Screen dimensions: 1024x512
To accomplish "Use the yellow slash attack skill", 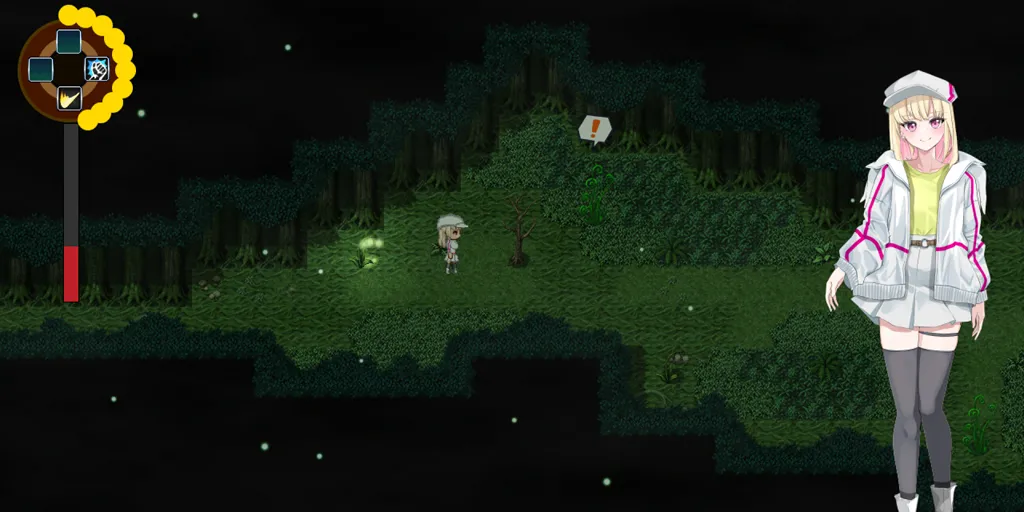I will [69, 98].
